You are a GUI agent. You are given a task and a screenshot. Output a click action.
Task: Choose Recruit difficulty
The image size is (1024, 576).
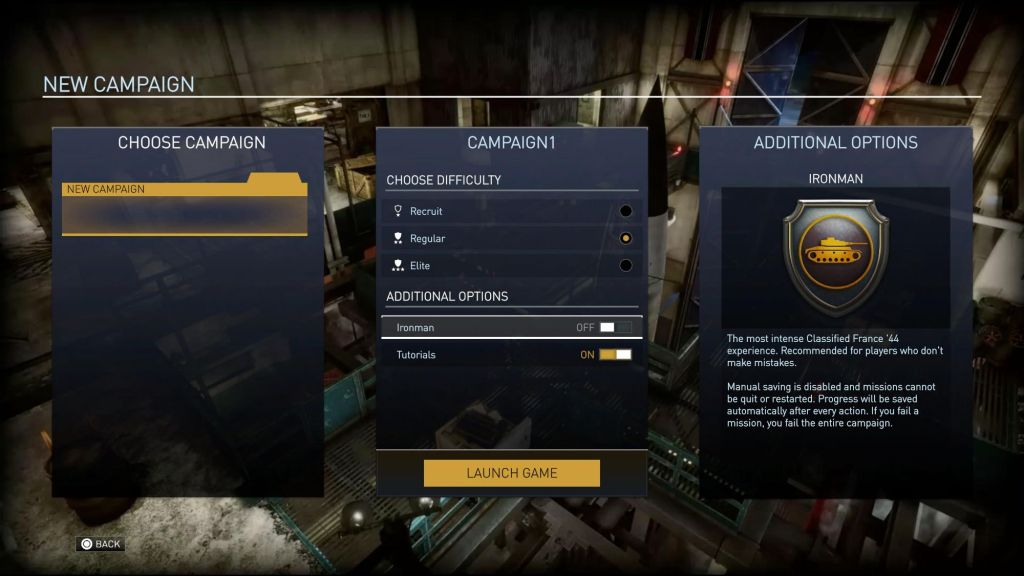pos(626,211)
